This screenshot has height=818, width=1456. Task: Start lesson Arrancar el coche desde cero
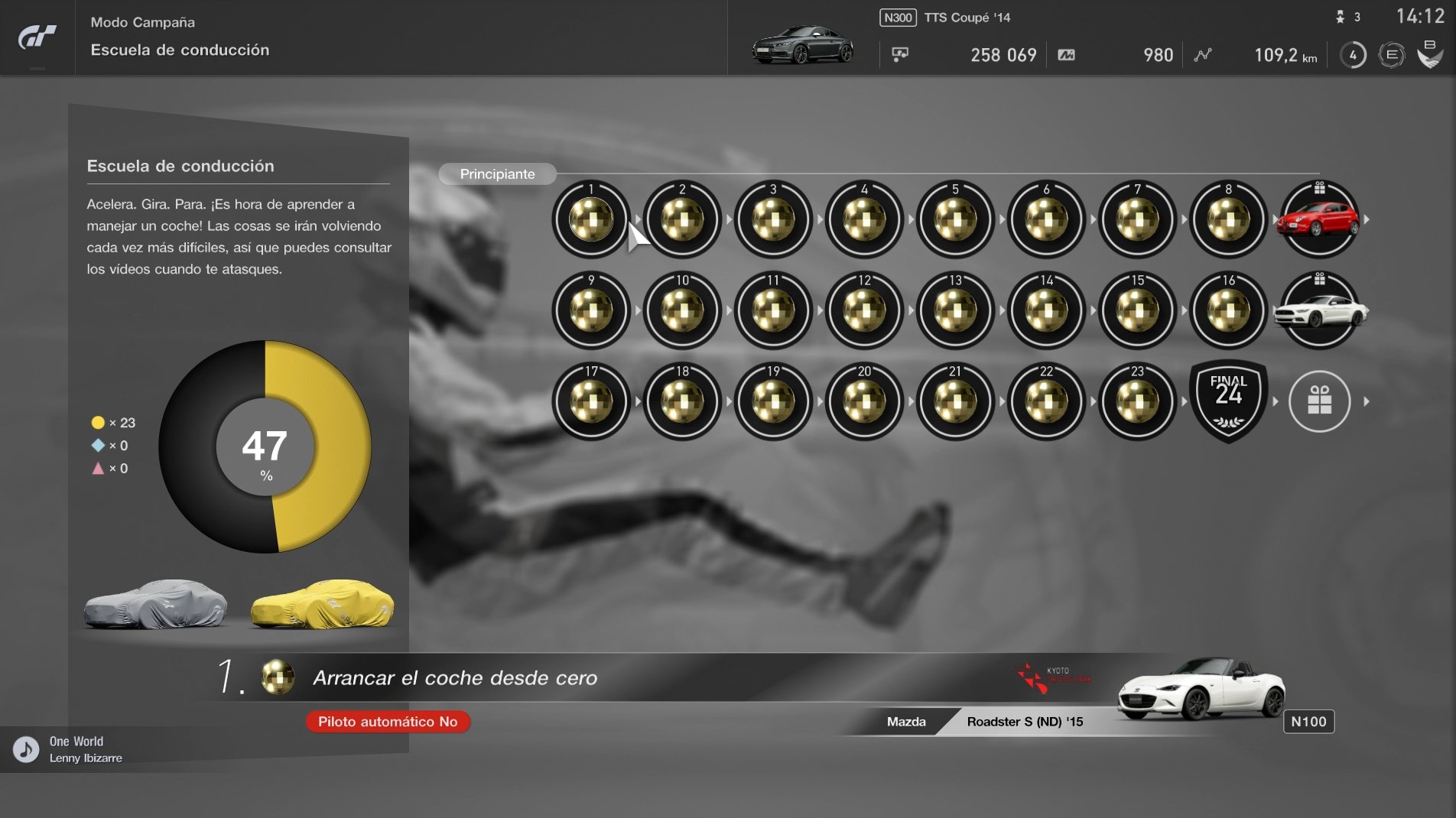coord(456,676)
